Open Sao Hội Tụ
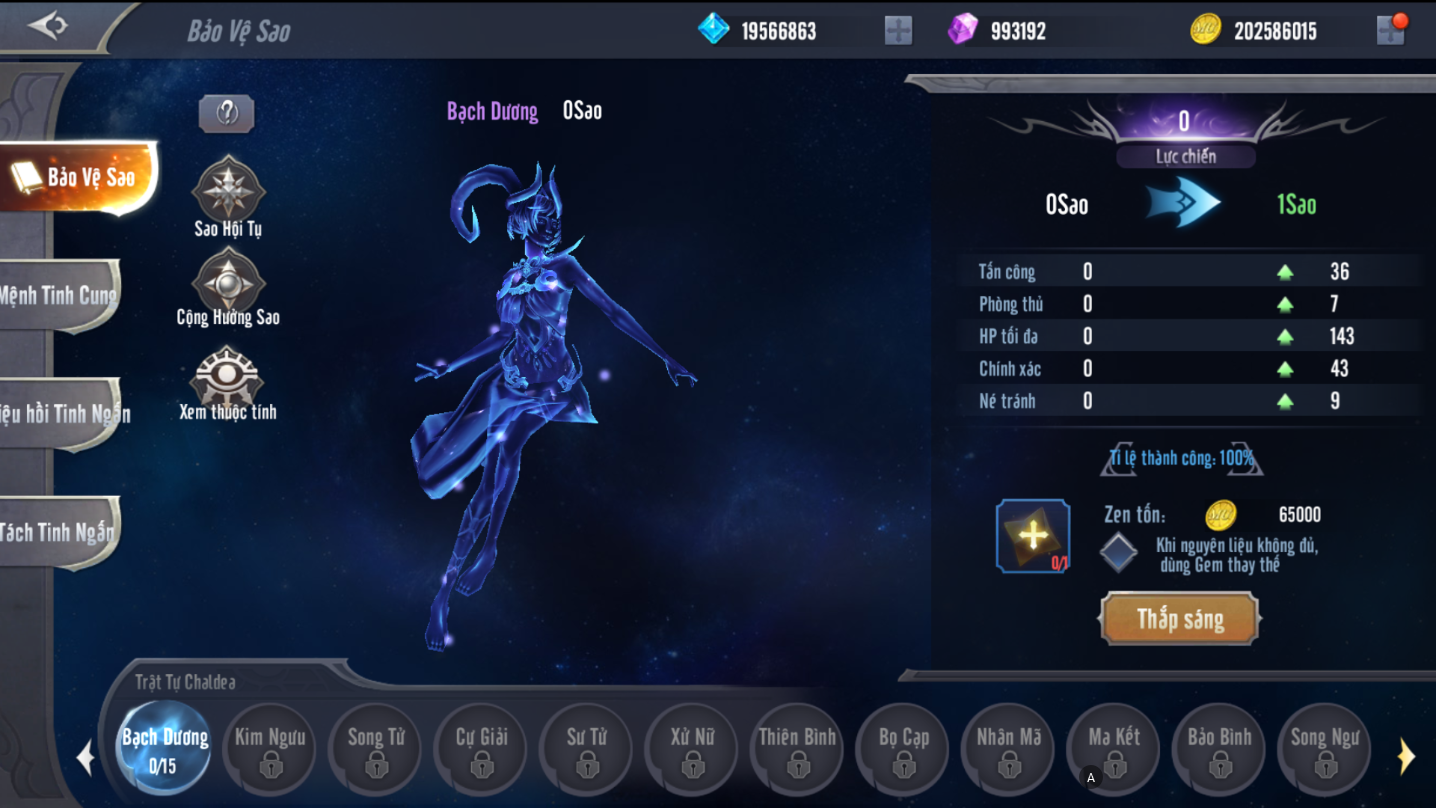Image resolution: width=1436 pixels, height=808 pixels. coord(228,190)
